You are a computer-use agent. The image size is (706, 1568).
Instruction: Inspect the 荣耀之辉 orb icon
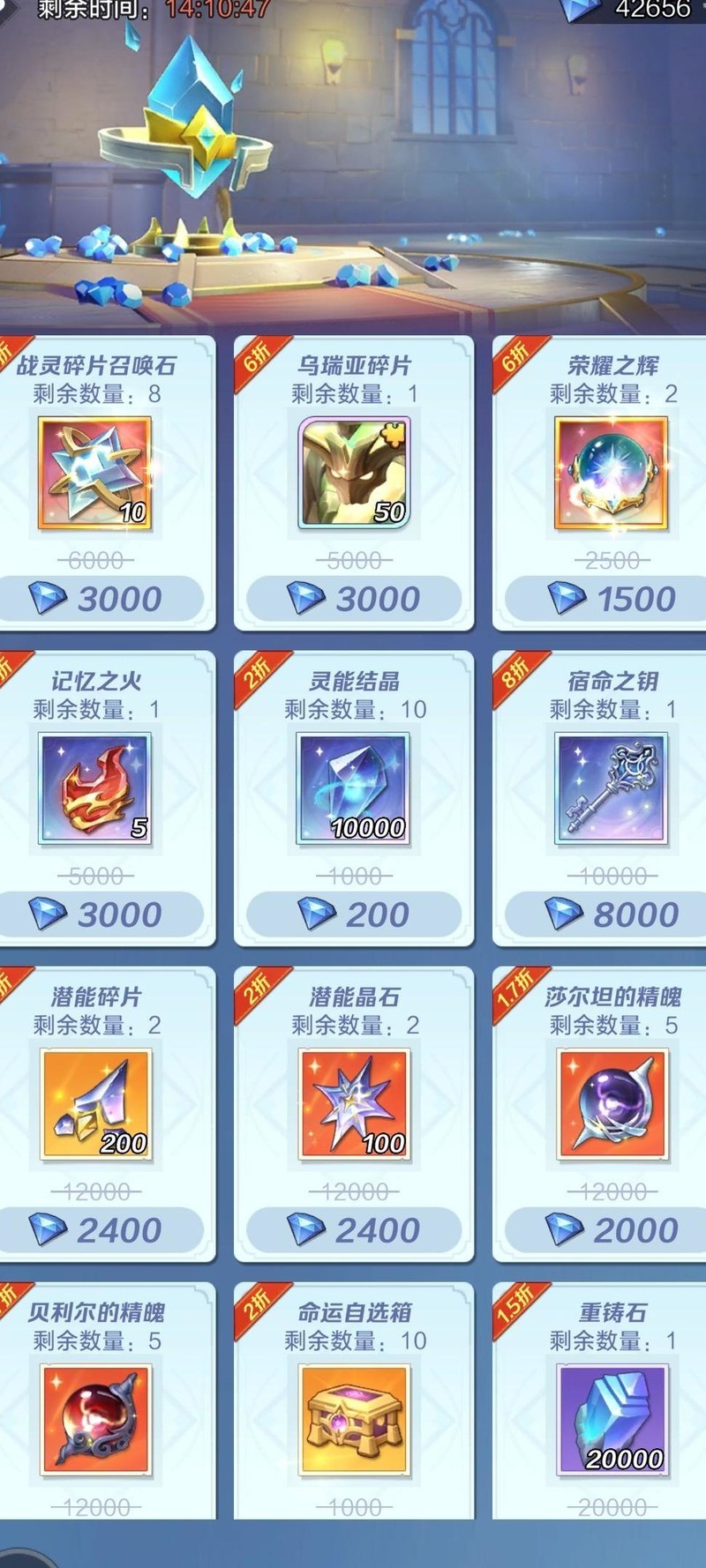pyautogui.click(x=612, y=474)
